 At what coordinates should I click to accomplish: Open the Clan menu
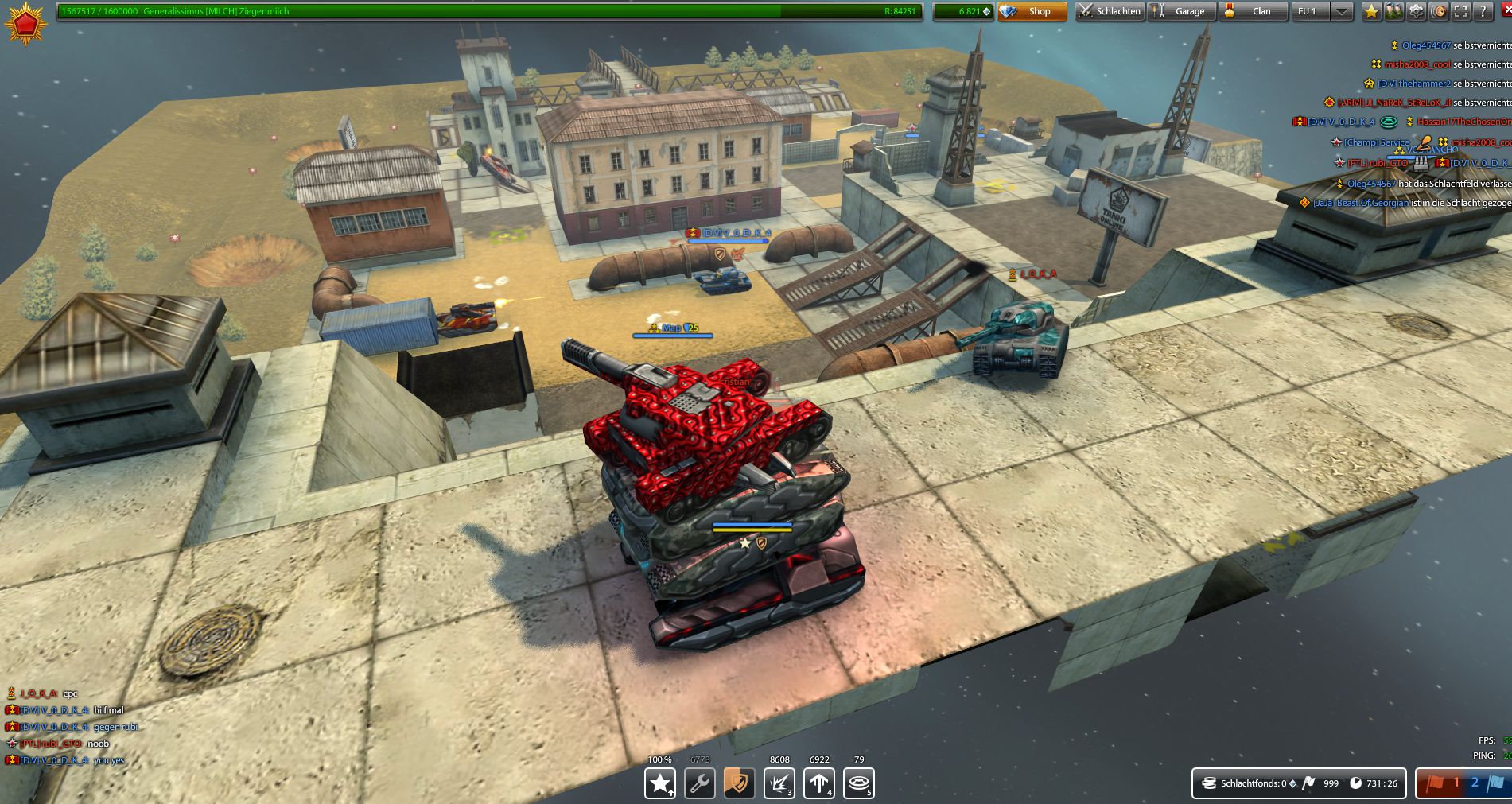pos(1253,11)
